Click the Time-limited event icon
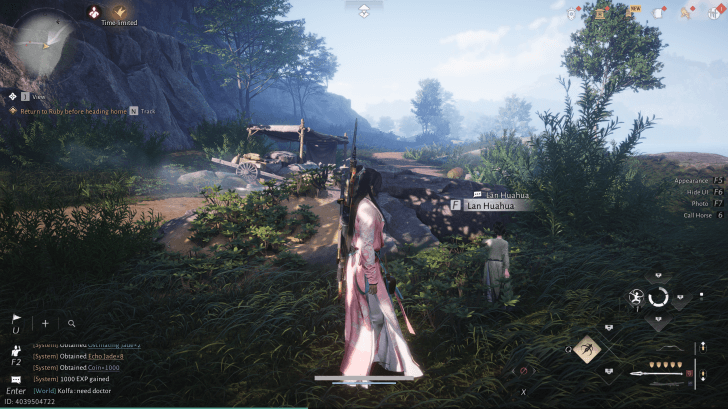This screenshot has height=409, width=728. click(x=120, y=12)
